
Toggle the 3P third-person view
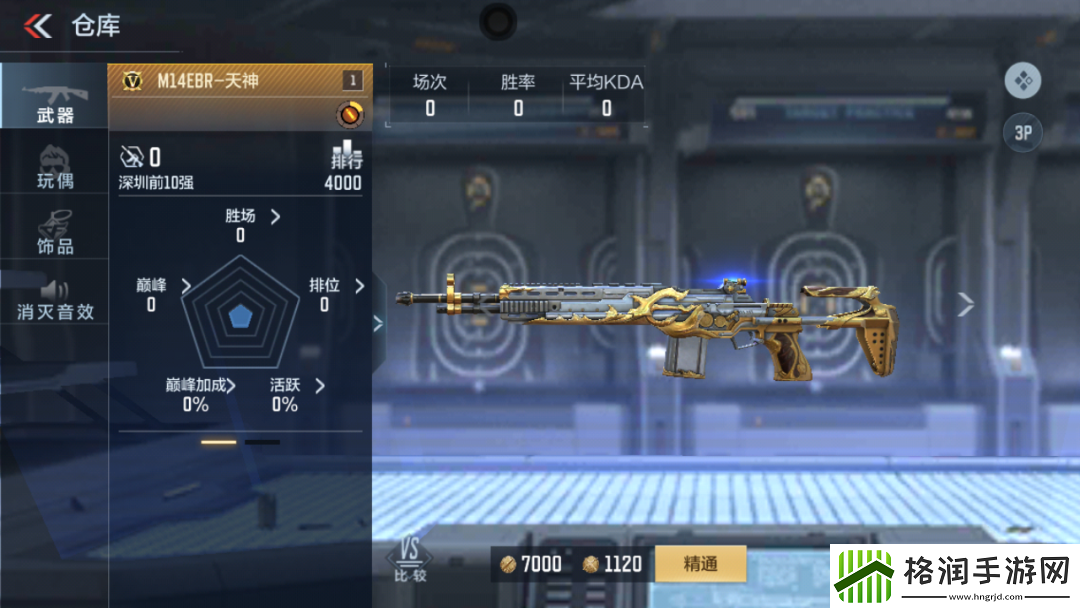click(1022, 133)
